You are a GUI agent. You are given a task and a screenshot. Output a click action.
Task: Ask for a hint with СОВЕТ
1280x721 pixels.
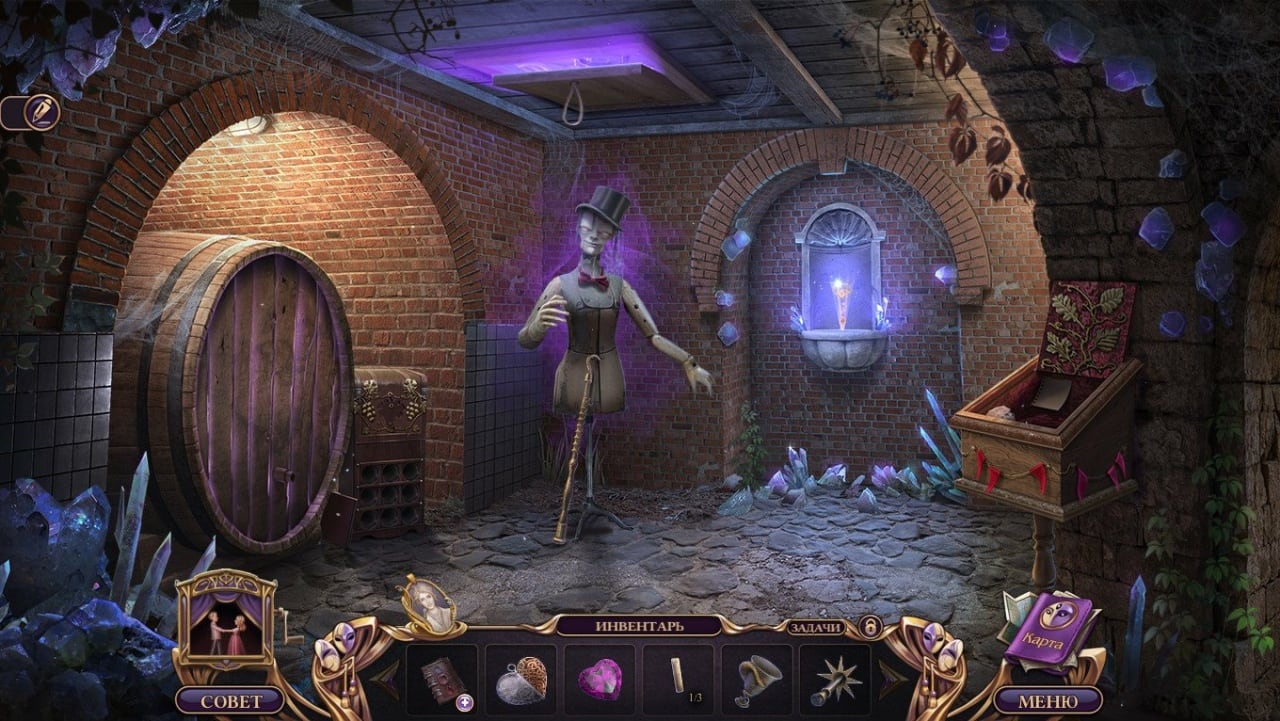pyautogui.click(x=230, y=700)
